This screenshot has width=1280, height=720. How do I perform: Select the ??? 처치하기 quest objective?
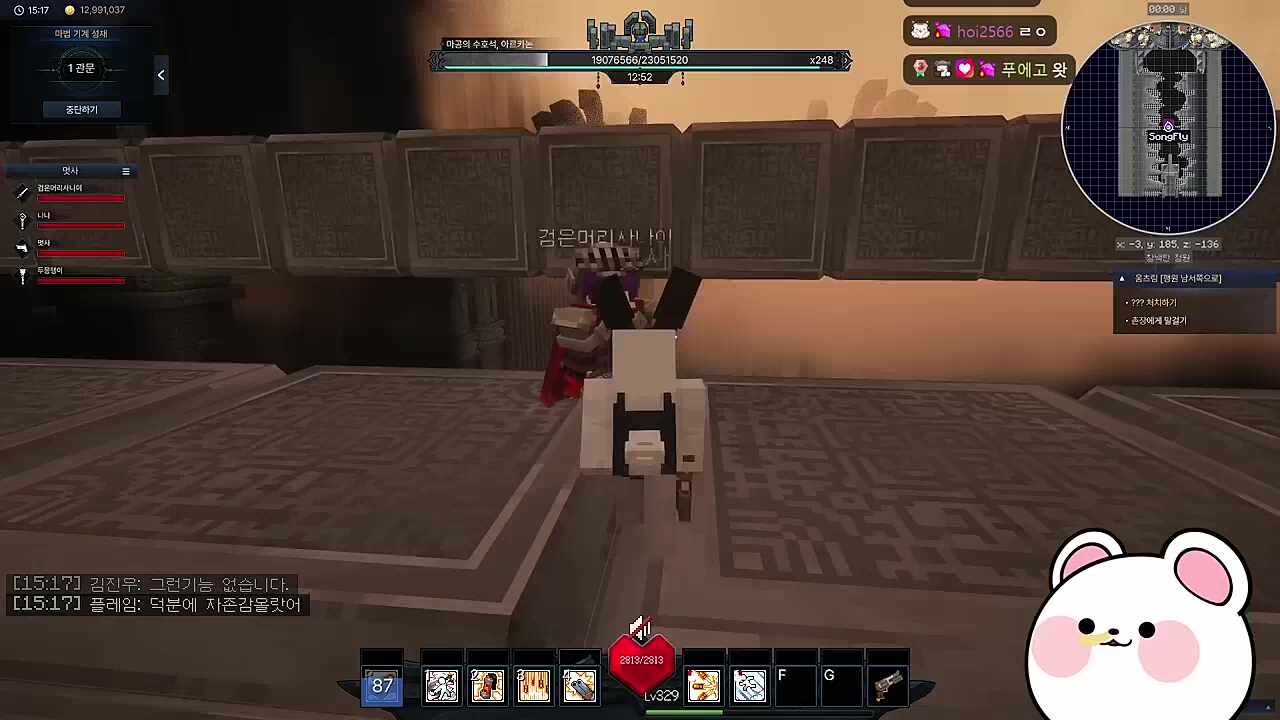pos(1153,303)
